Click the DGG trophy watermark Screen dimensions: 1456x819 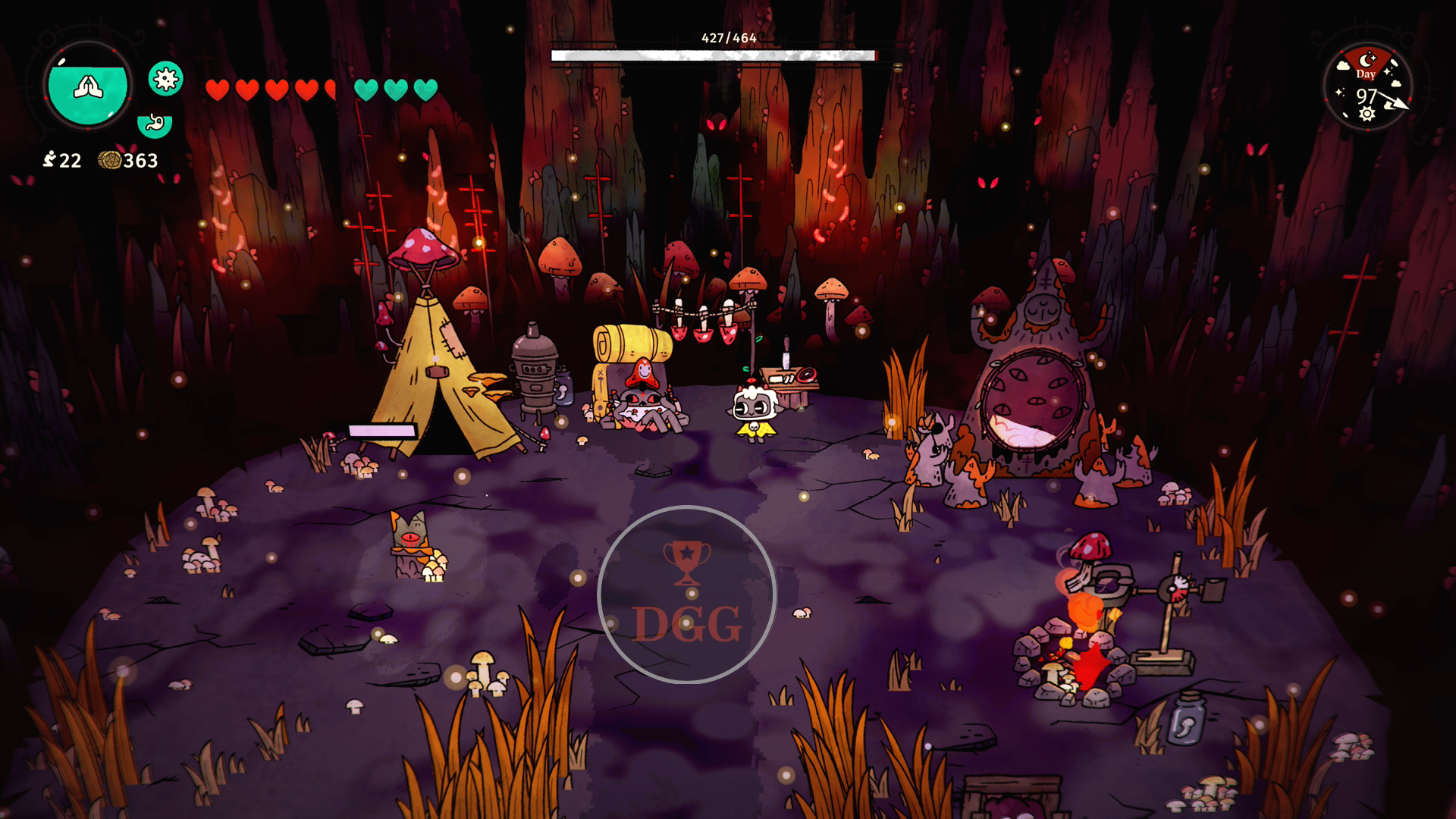pos(686,595)
